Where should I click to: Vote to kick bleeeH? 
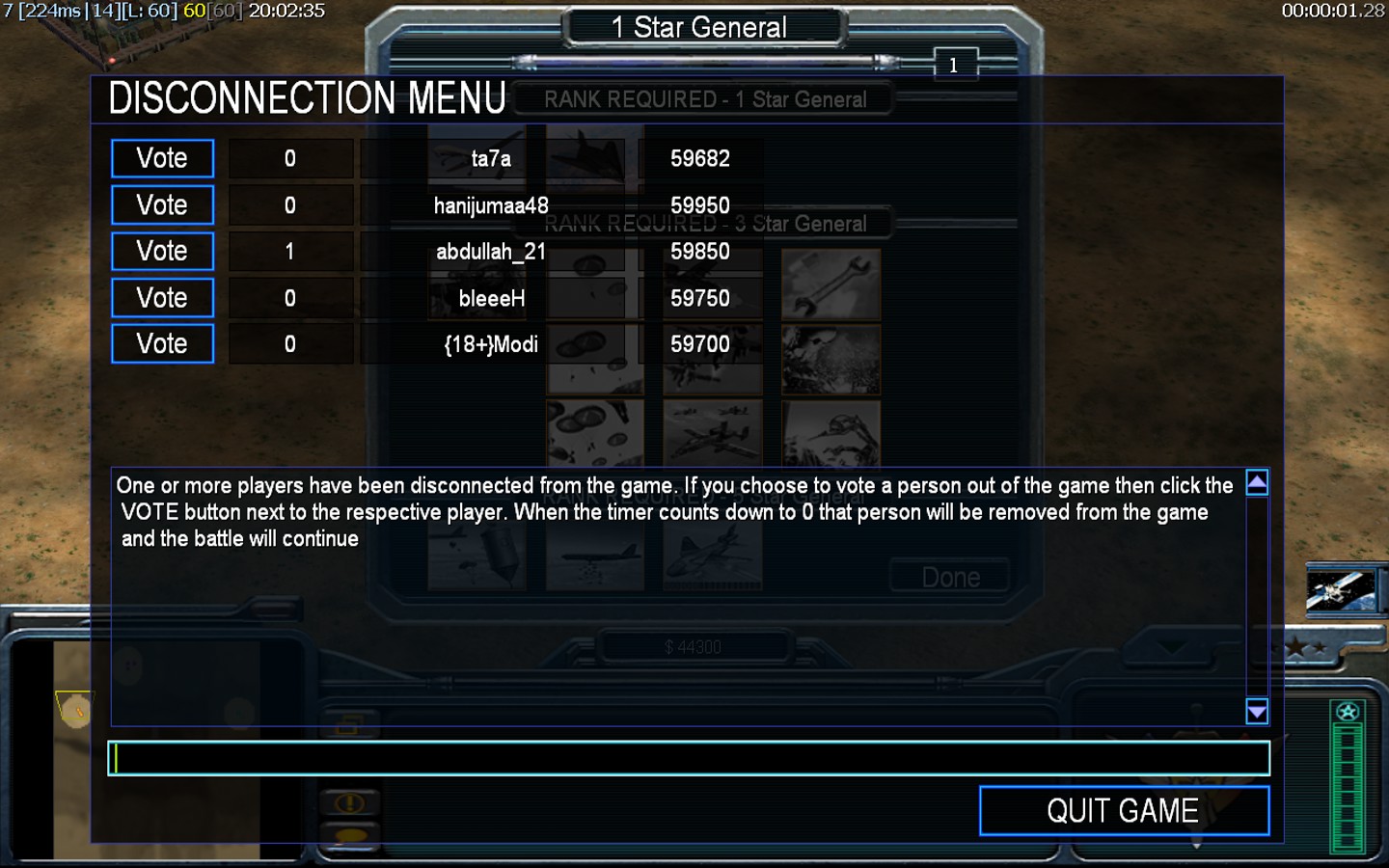point(162,297)
